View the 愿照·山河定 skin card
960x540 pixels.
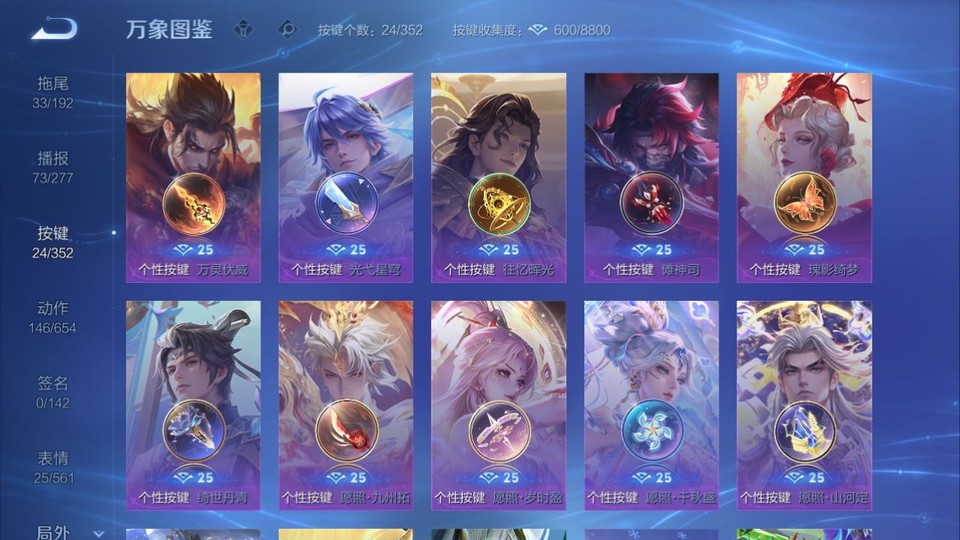[804, 405]
